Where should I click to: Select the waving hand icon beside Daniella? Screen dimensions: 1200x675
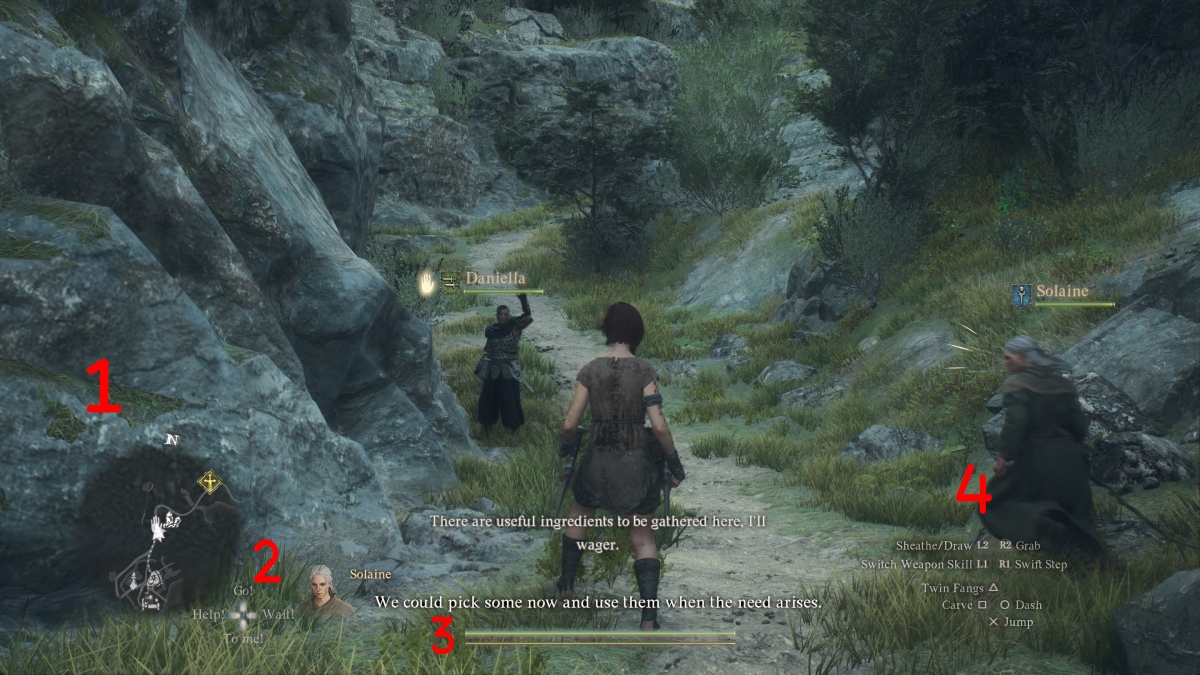tap(428, 284)
